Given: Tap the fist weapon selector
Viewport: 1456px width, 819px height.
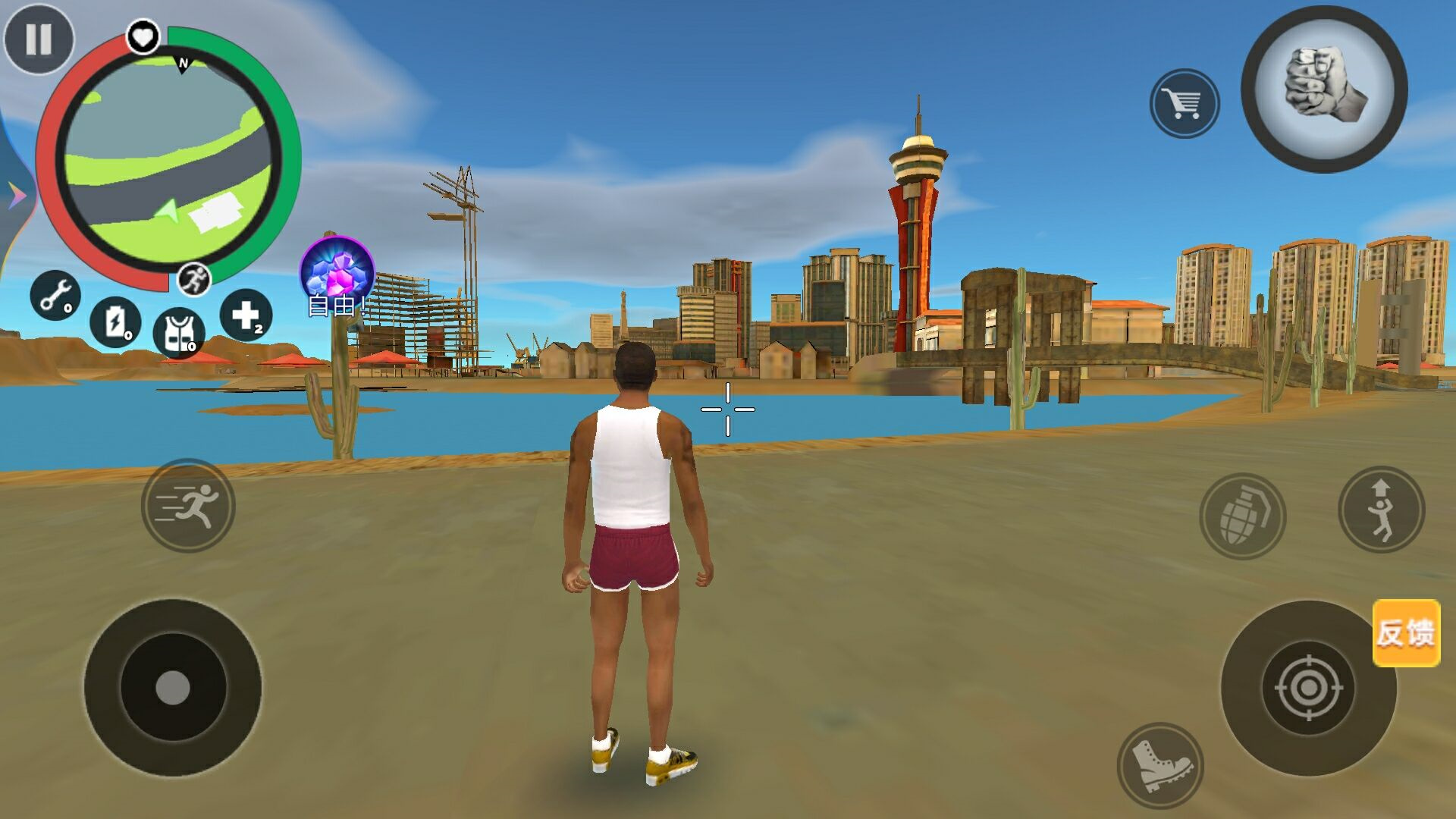Looking at the screenshot, I should (x=1324, y=89).
